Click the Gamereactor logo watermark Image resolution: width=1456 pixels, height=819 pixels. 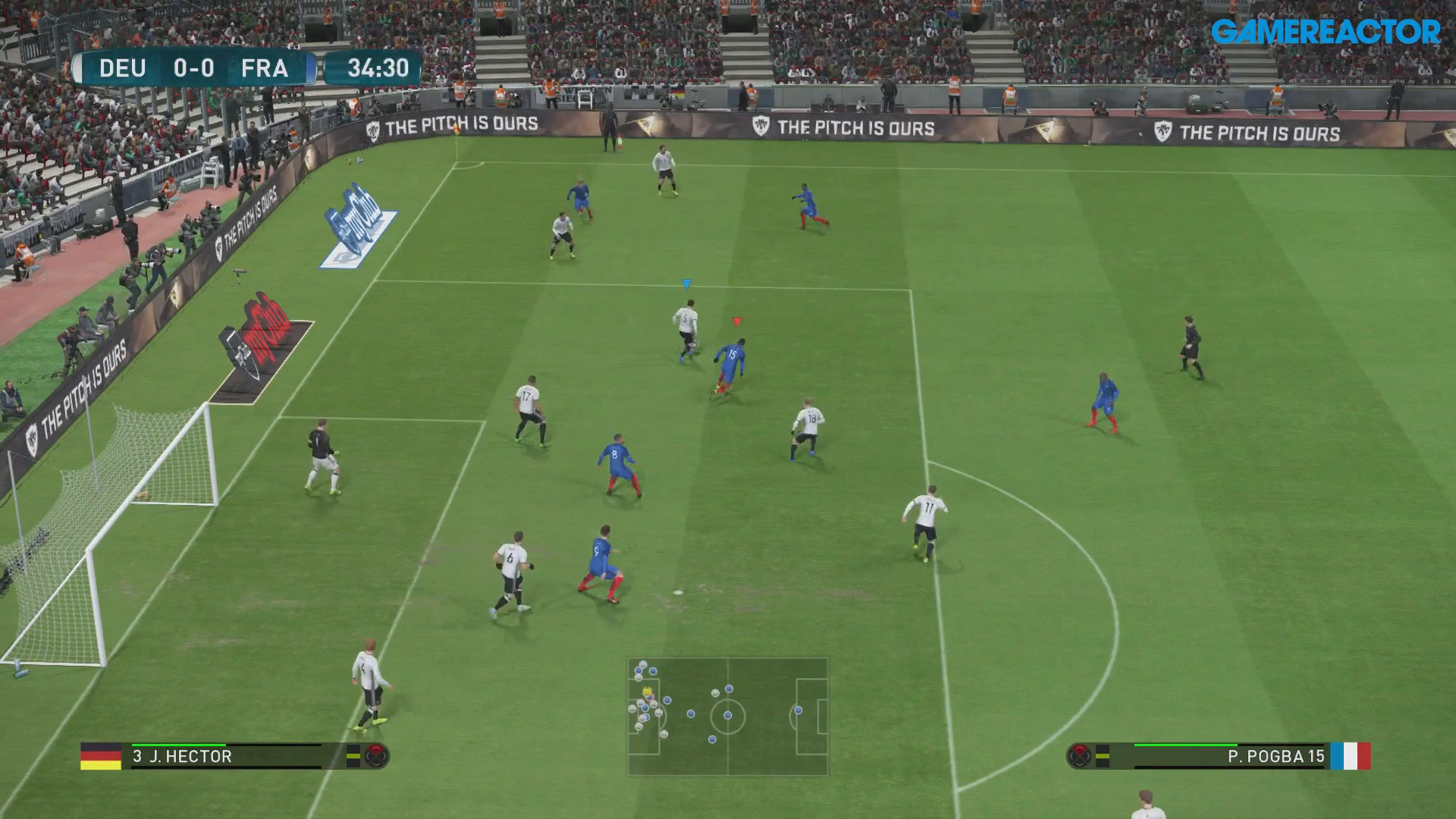click(x=1325, y=32)
